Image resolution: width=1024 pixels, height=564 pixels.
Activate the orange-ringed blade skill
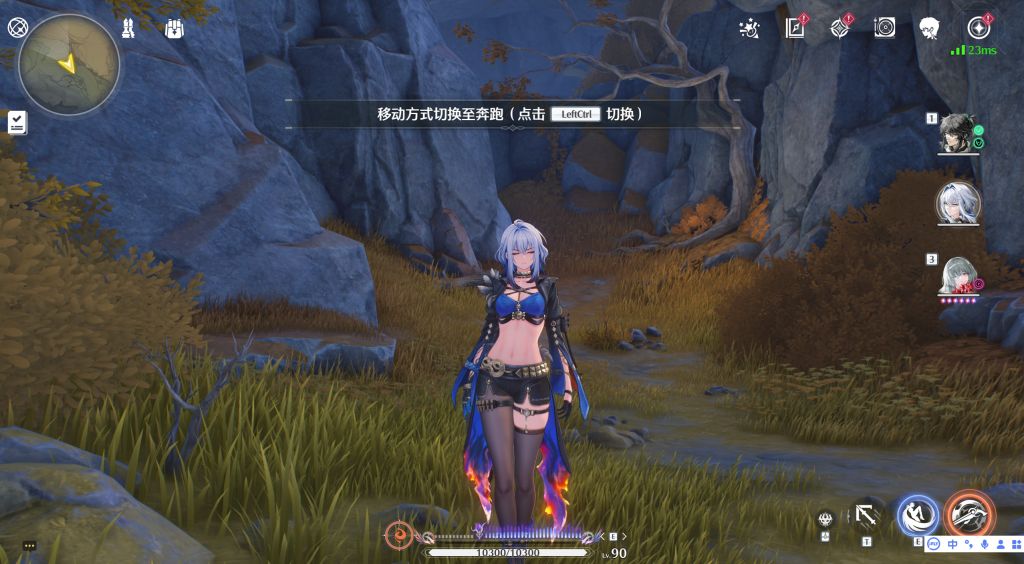[968, 516]
